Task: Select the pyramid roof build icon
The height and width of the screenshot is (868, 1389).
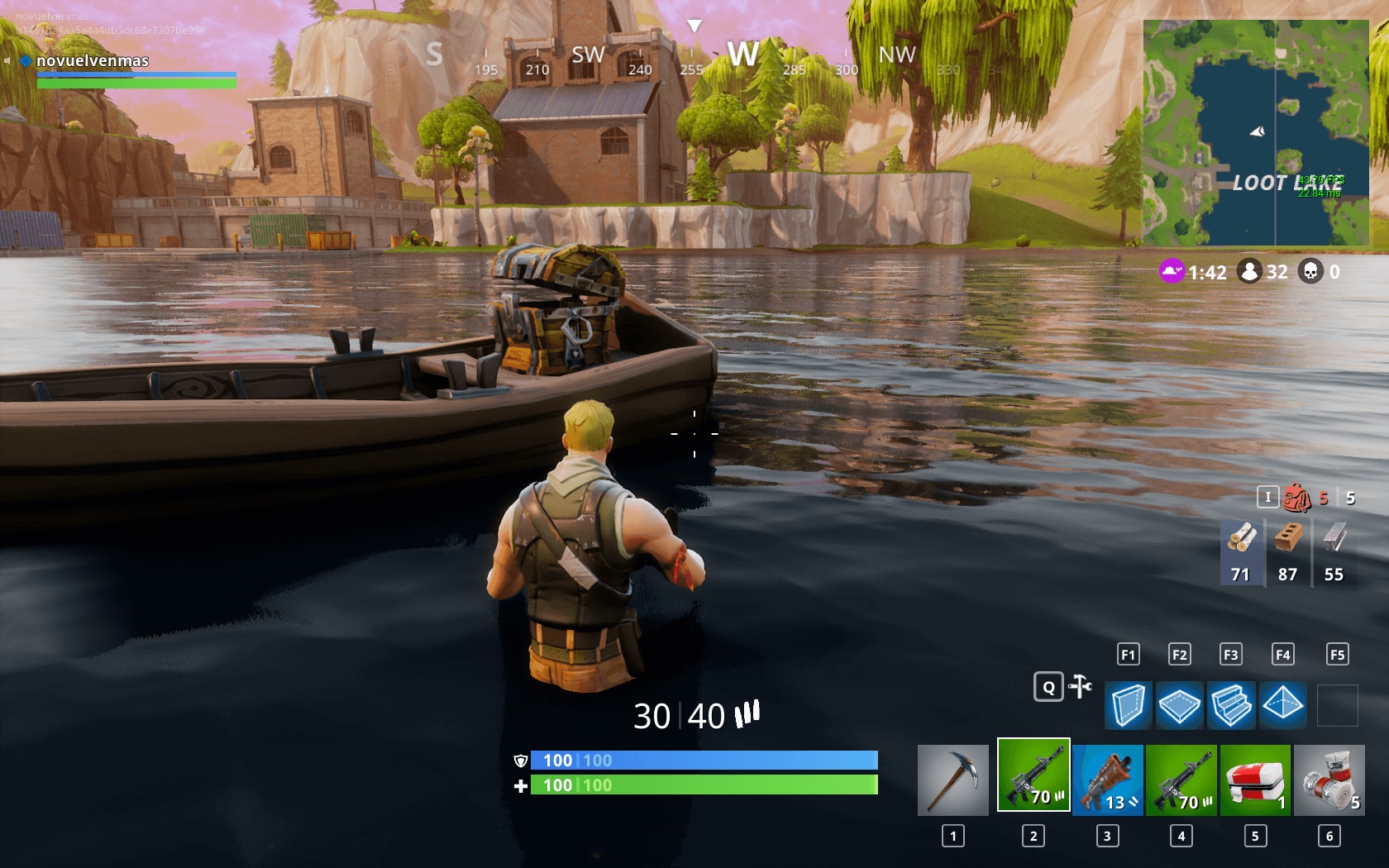Action: 1283,705
